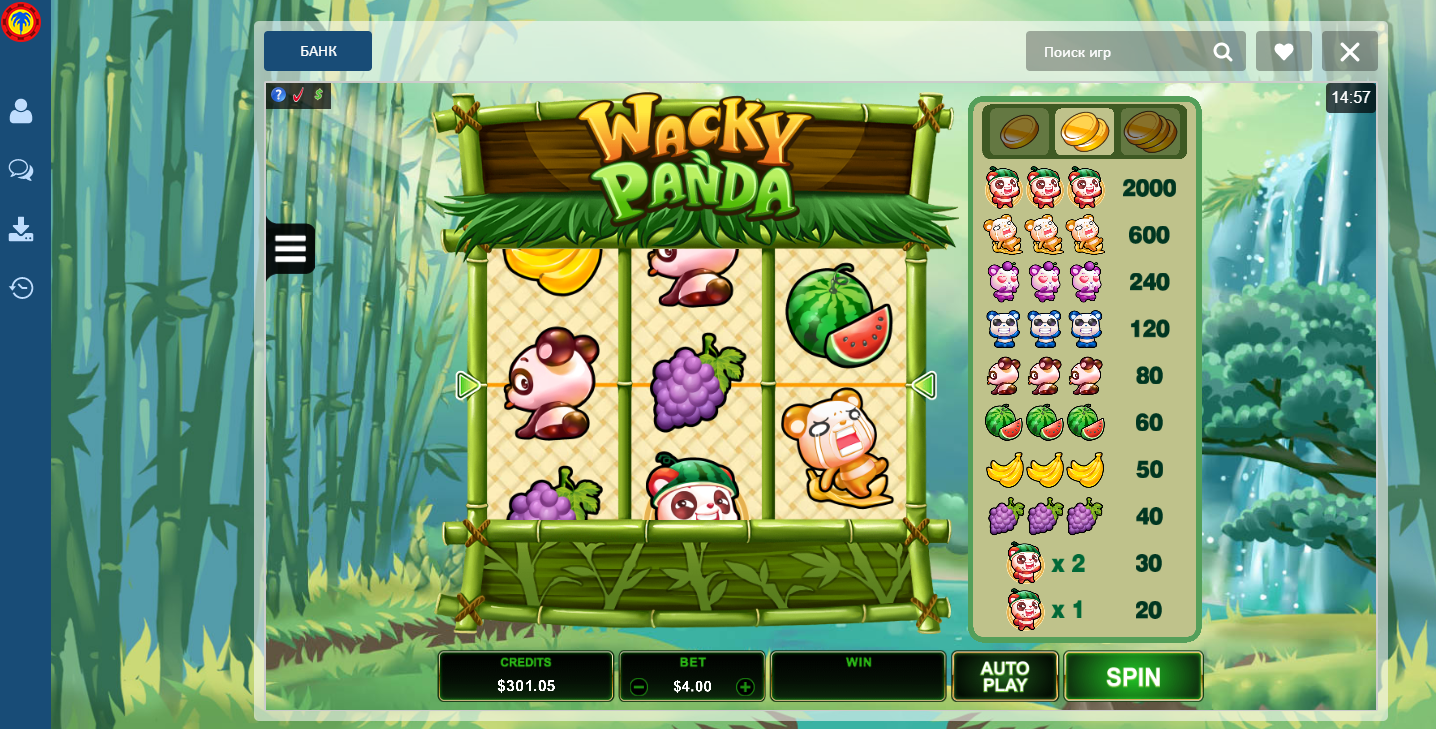The image size is (1436, 729).
Task: Open the chat bubbles sidebar icon
Action: tap(21, 170)
